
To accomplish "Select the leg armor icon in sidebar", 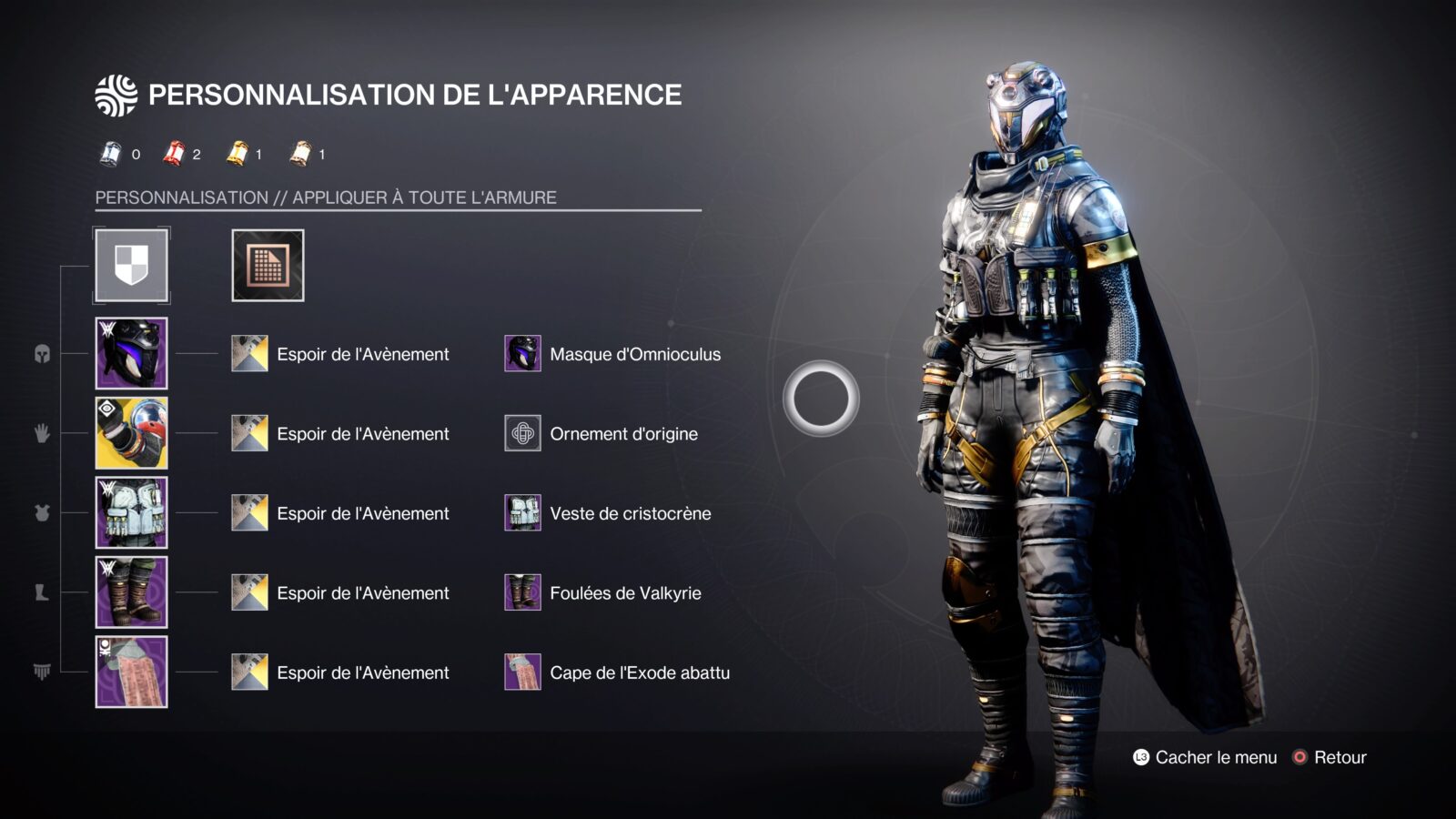I will coord(44,591).
